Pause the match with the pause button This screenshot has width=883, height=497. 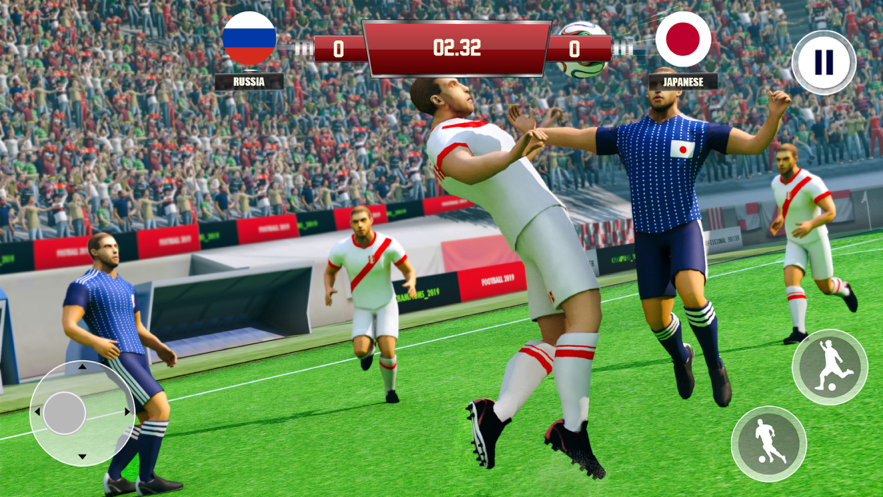point(823,63)
